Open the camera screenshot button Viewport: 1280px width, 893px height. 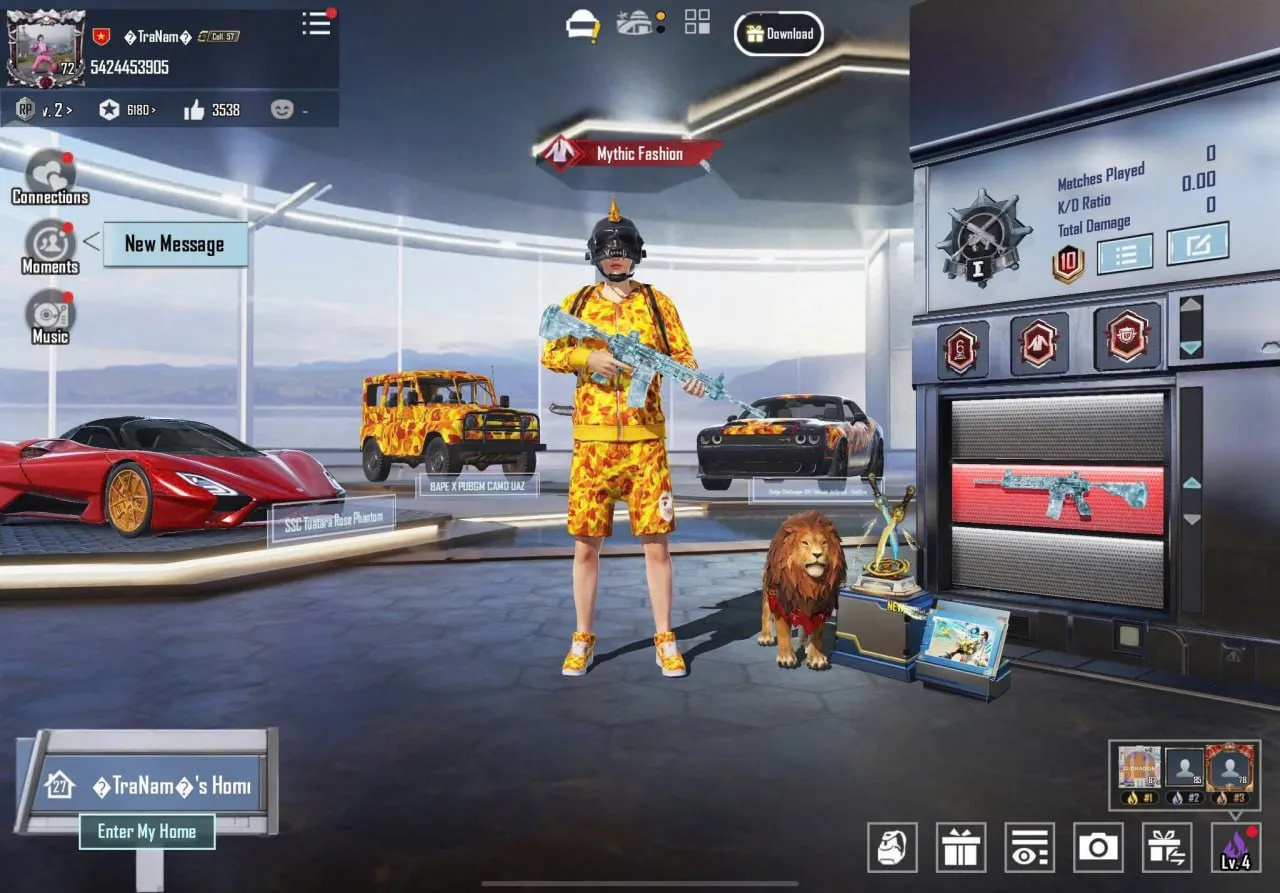(x=1098, y=848)
